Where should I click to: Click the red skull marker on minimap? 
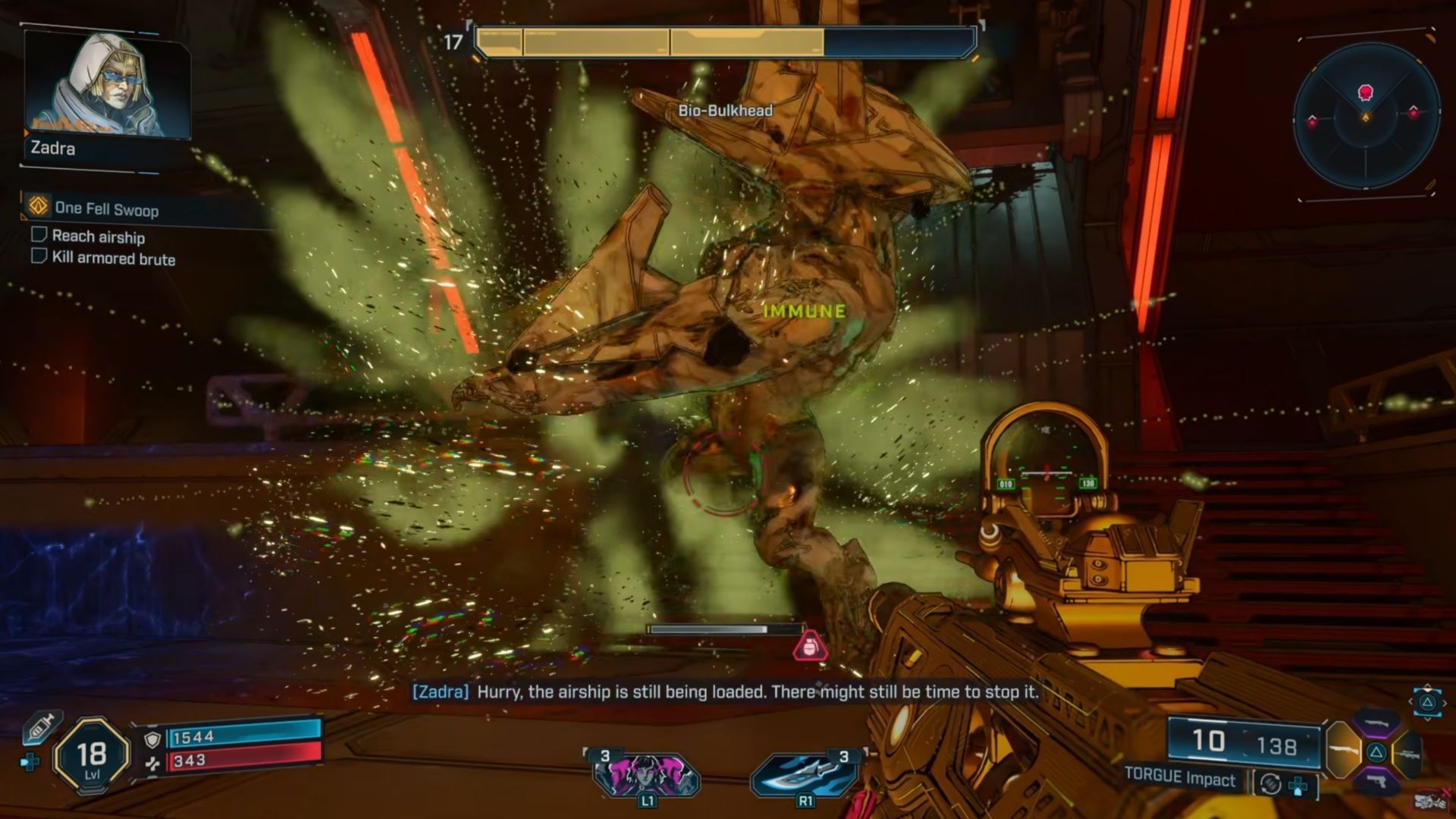click(x=1367, y=93)
